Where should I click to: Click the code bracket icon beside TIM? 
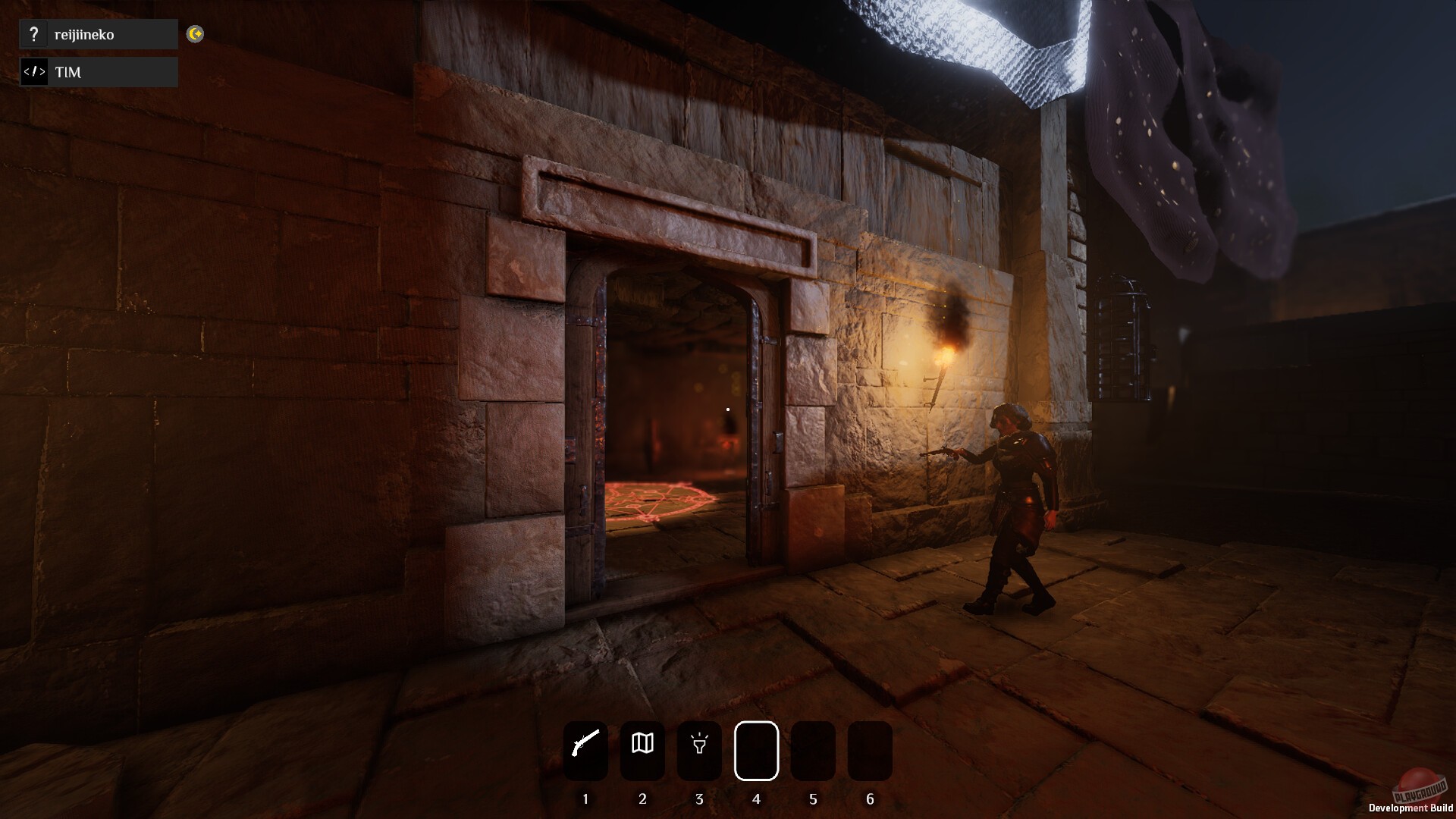(34, 72)
